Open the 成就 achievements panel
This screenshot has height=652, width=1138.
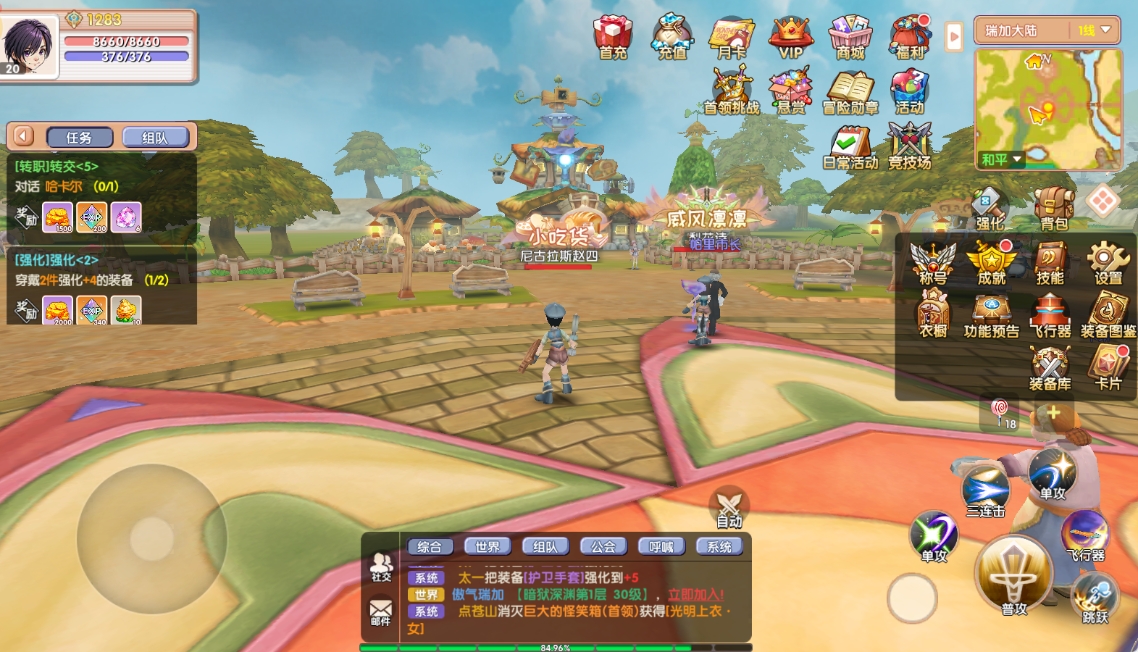click(x=991, y=263)
